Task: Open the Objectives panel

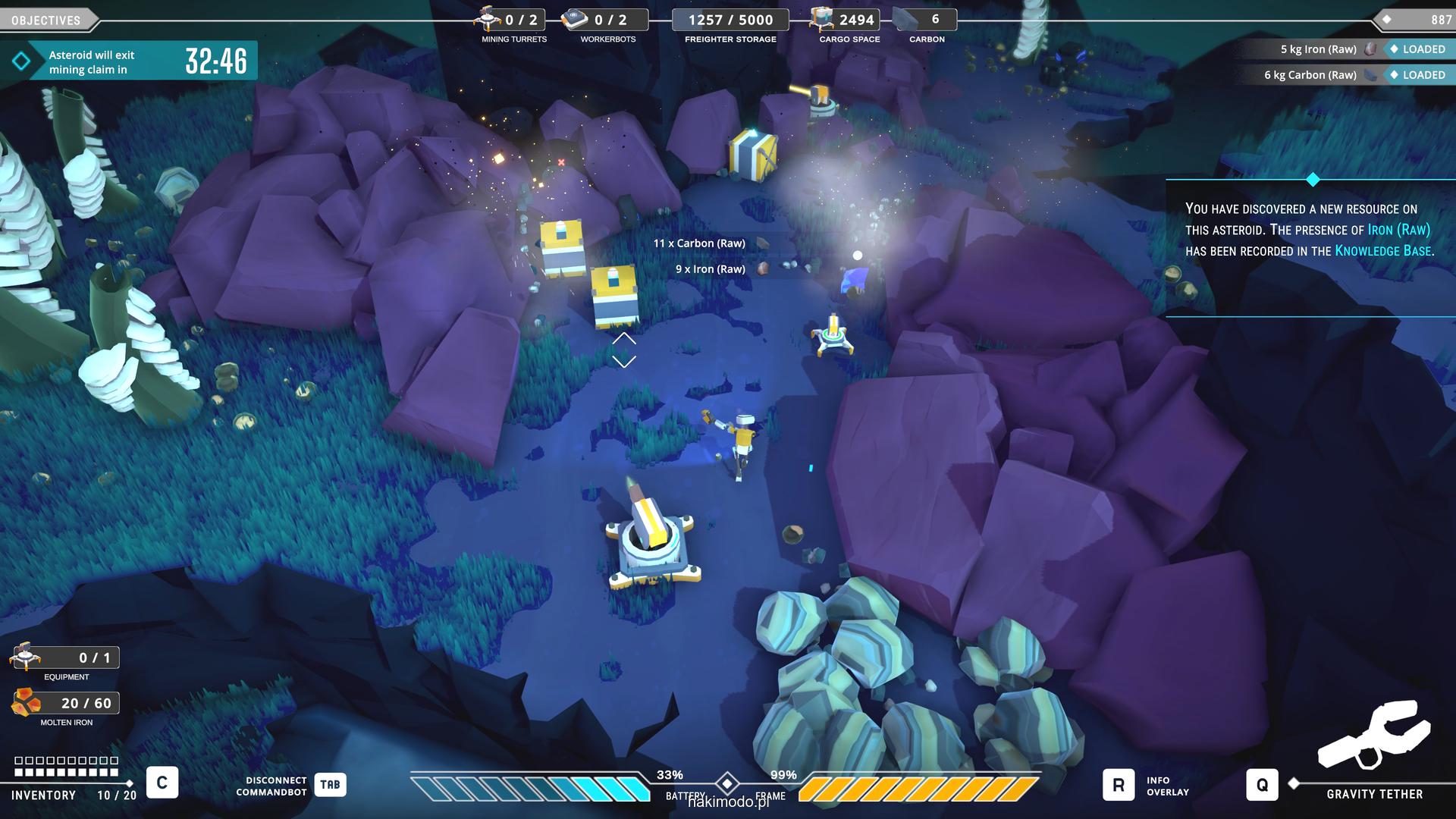Action: coord(45,20)
